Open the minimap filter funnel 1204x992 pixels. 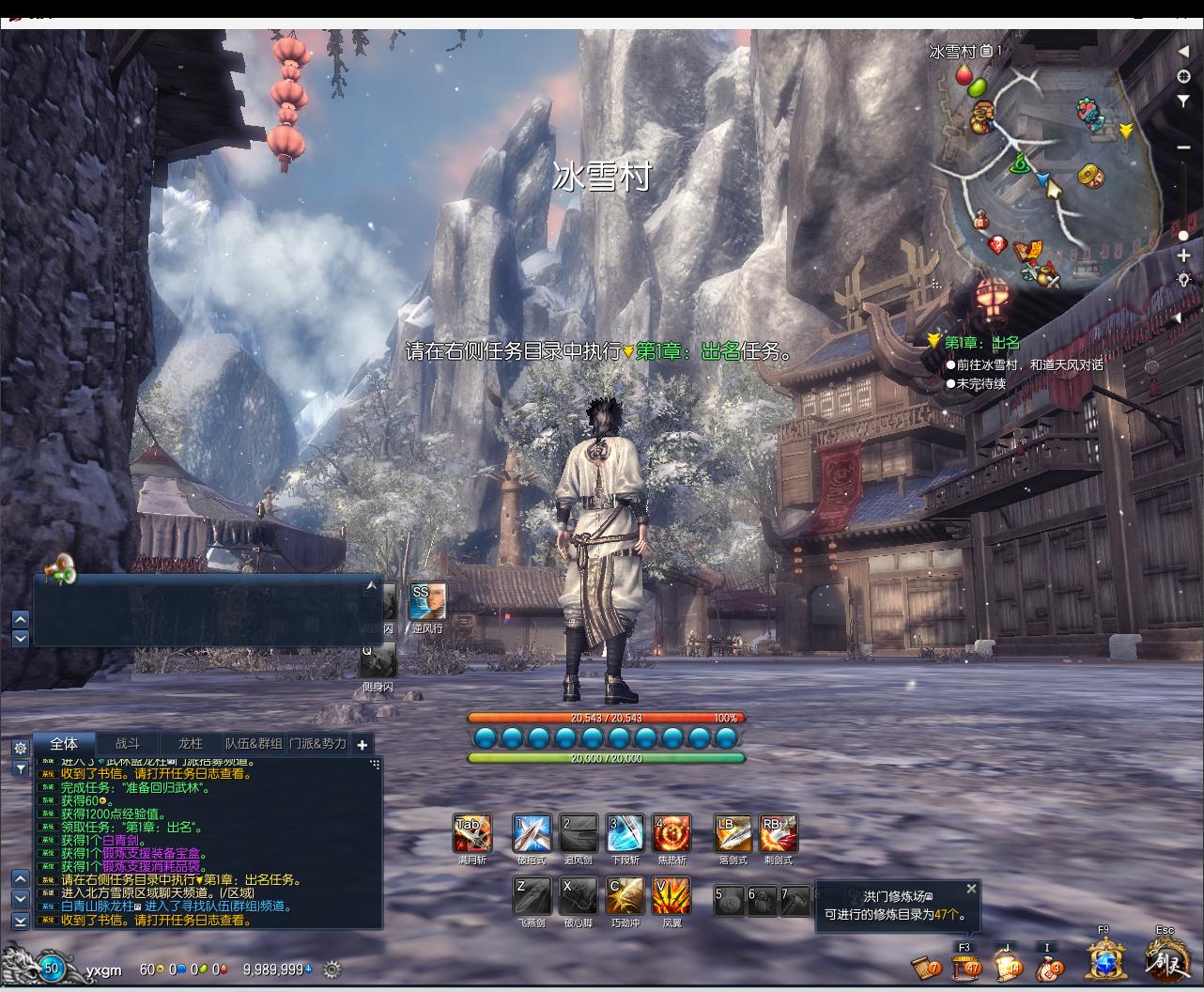[x=1183, y=101]
